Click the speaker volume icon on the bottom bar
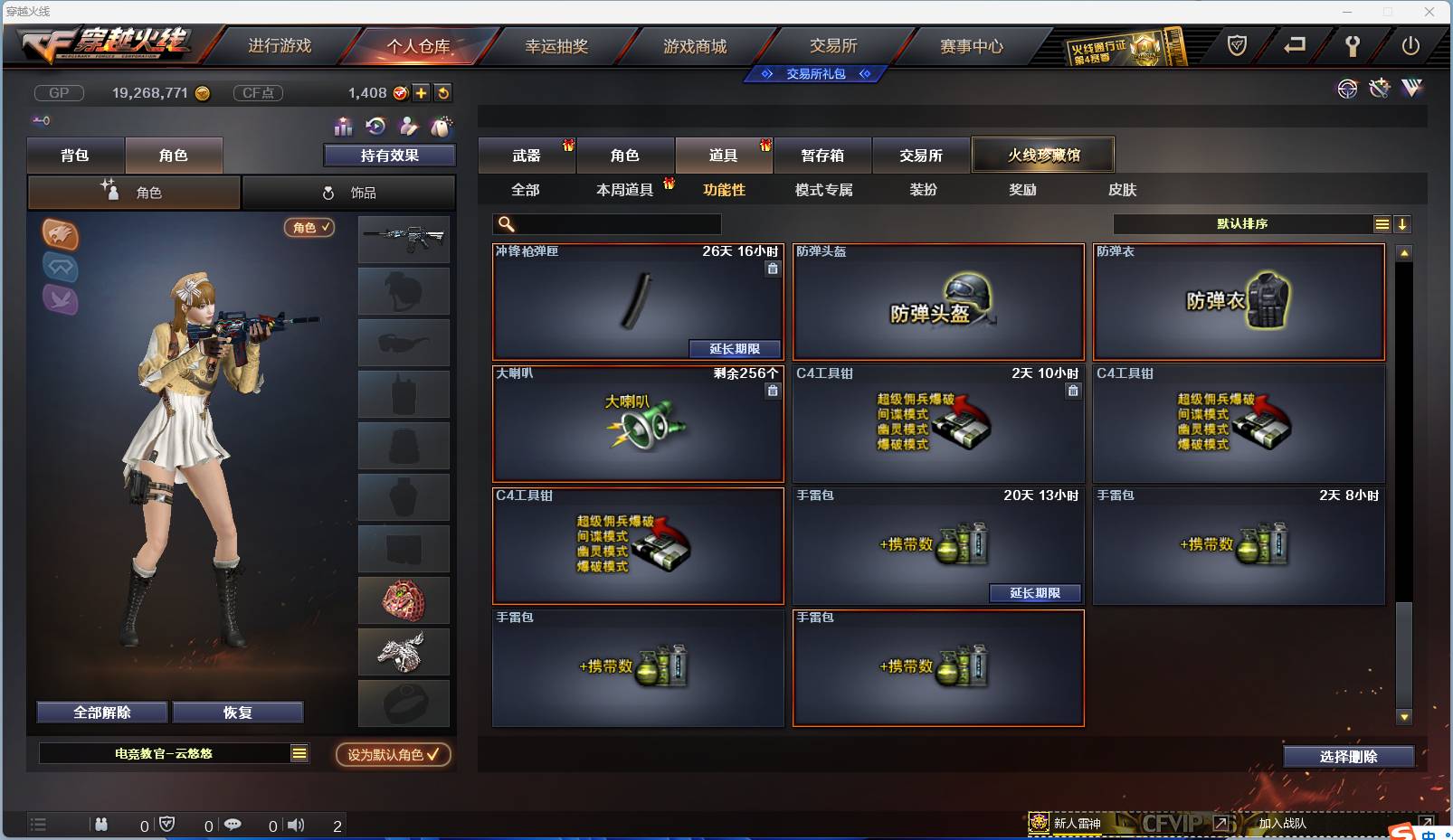The width and height of the screenshot is (1453, 840). [296, 825]
